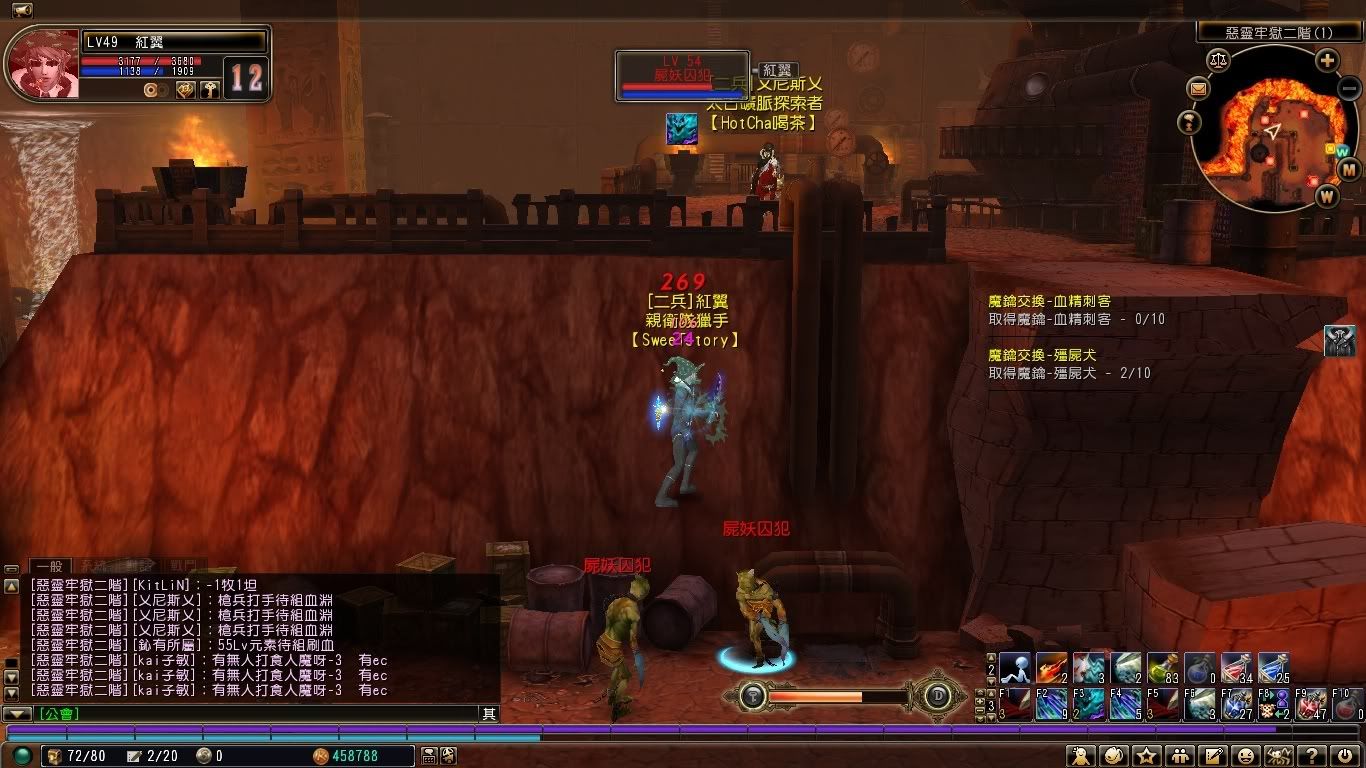Open the map with the M button
This screenshot has width=1366, height=768.
coord(1348,170)
